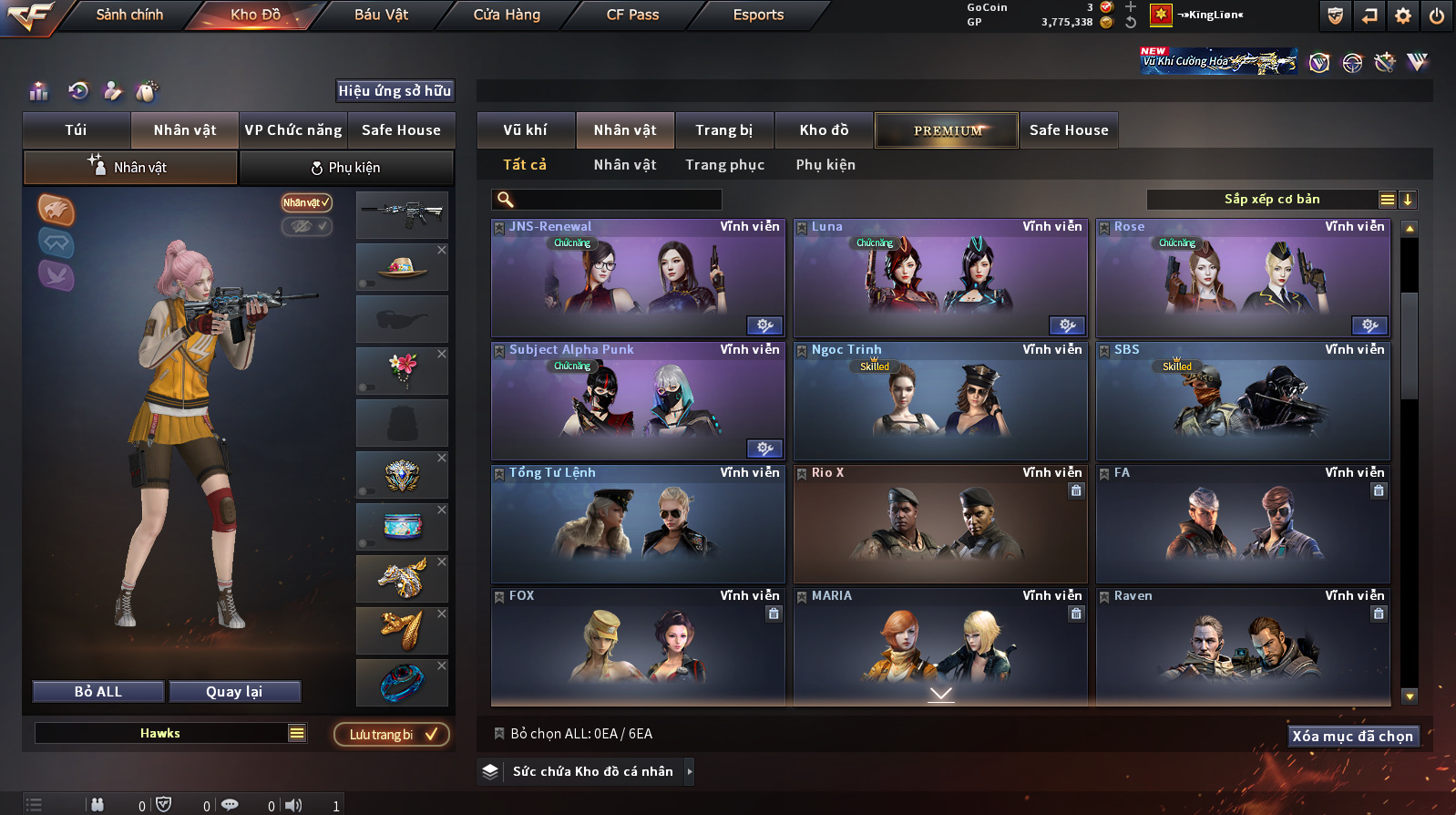
Task: Select the Luna character card
Action: point(940,278)
